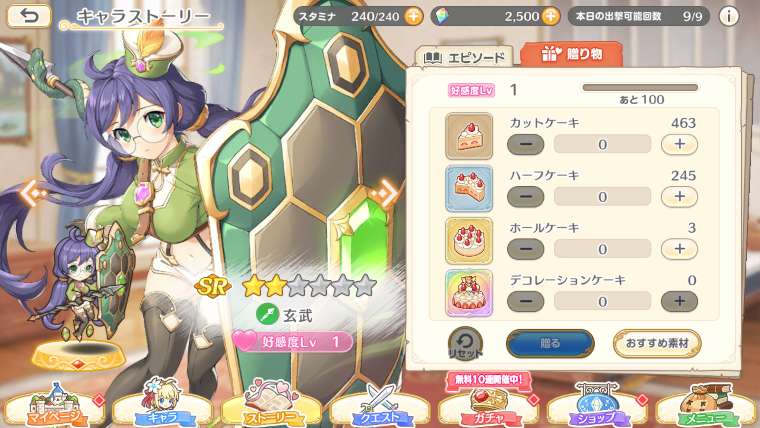
Task: Switch to the エピソード tab
Action: point(464,57)
